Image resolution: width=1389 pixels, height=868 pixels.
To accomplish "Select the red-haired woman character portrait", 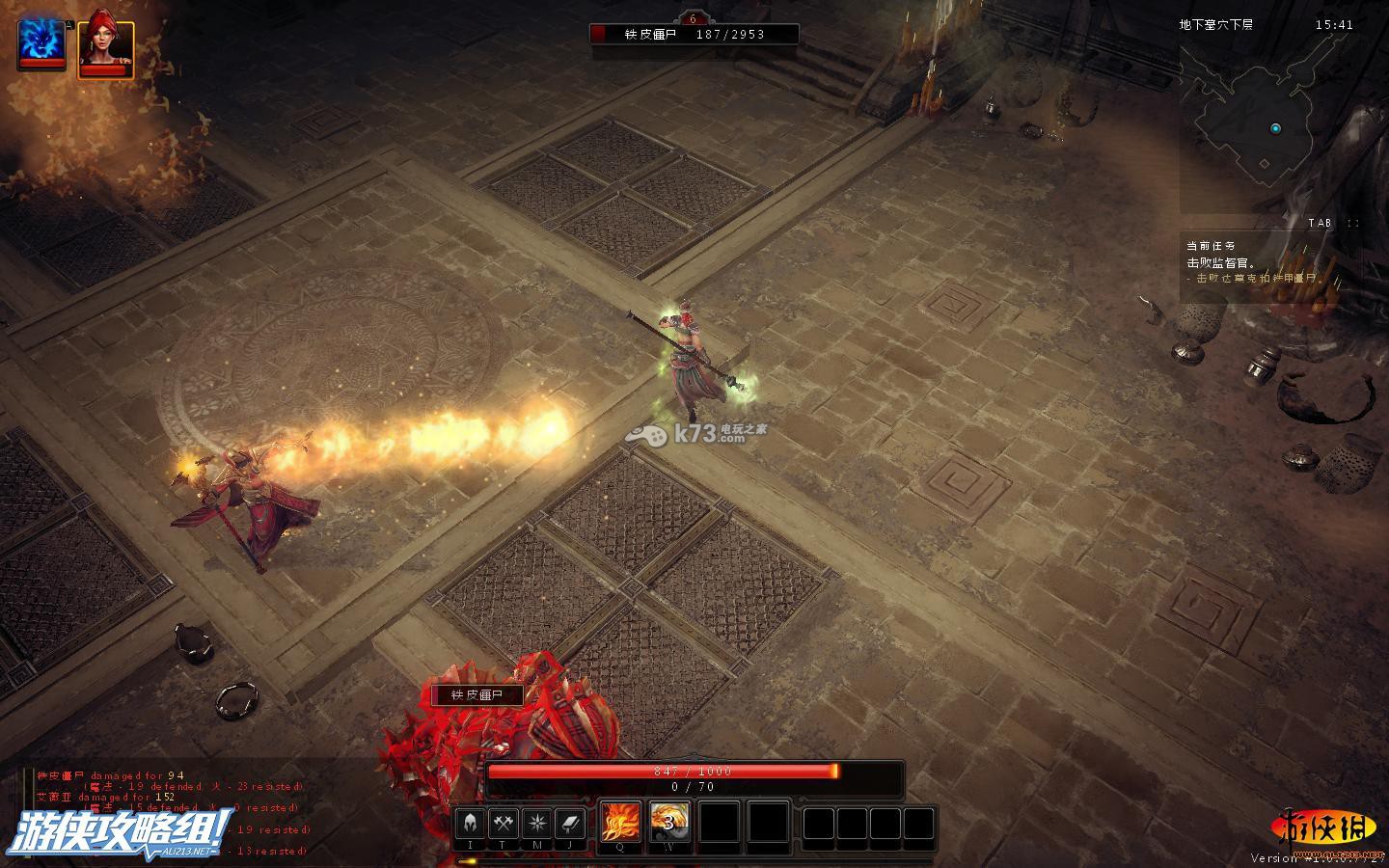I will [x=105, y=41].
